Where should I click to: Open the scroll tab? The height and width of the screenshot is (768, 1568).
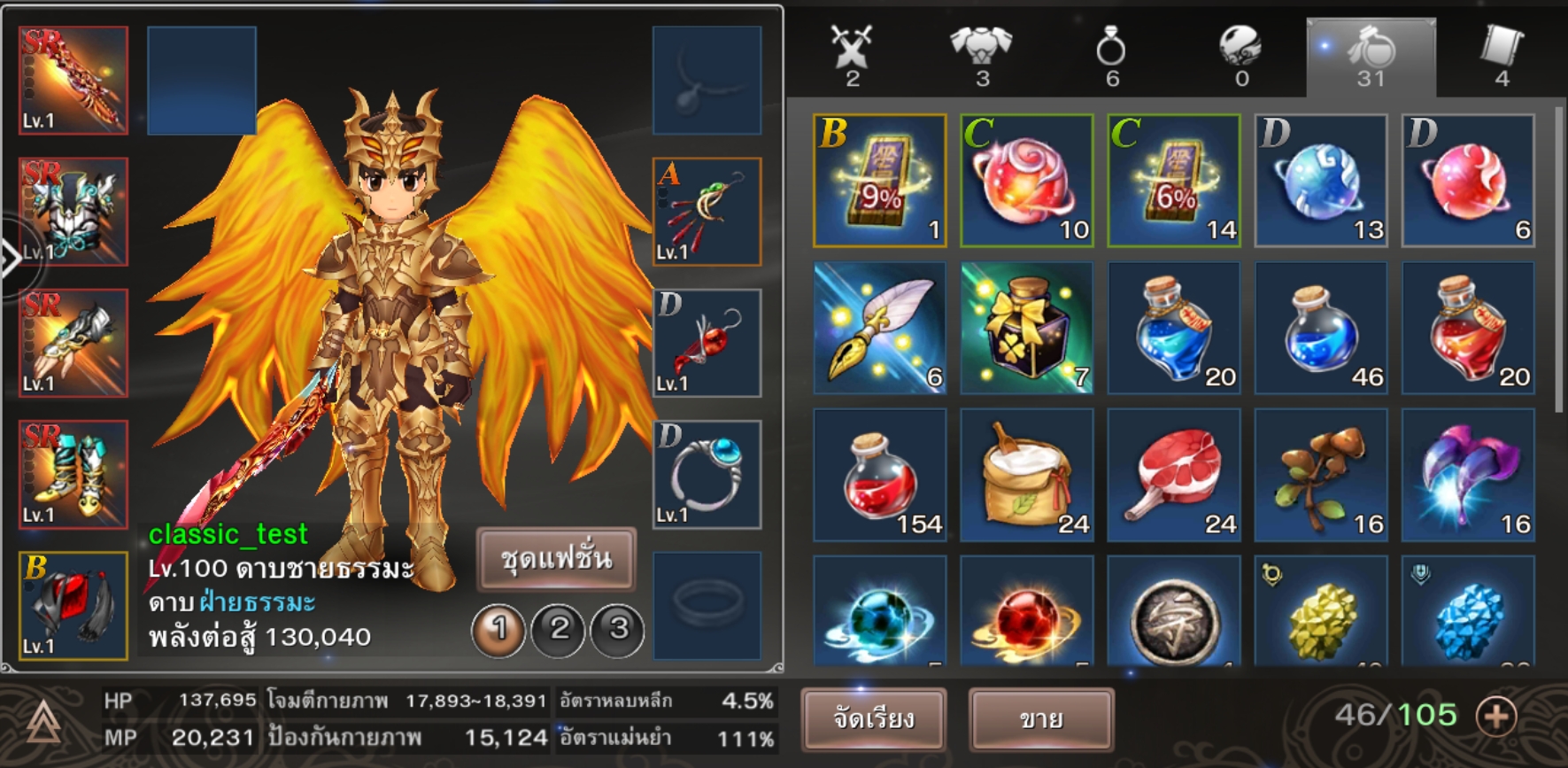coord(1501,55)
